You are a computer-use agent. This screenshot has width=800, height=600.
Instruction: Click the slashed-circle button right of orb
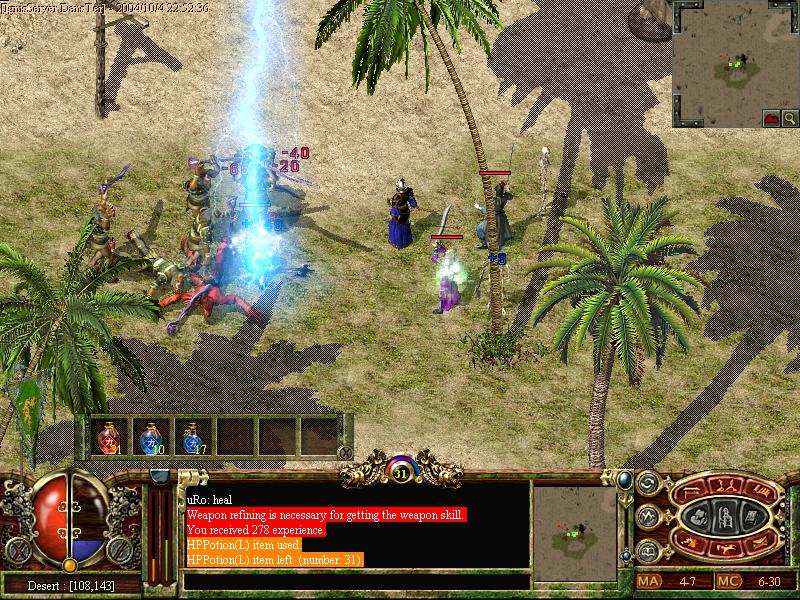pyautogui.click(x=118, y=548)
